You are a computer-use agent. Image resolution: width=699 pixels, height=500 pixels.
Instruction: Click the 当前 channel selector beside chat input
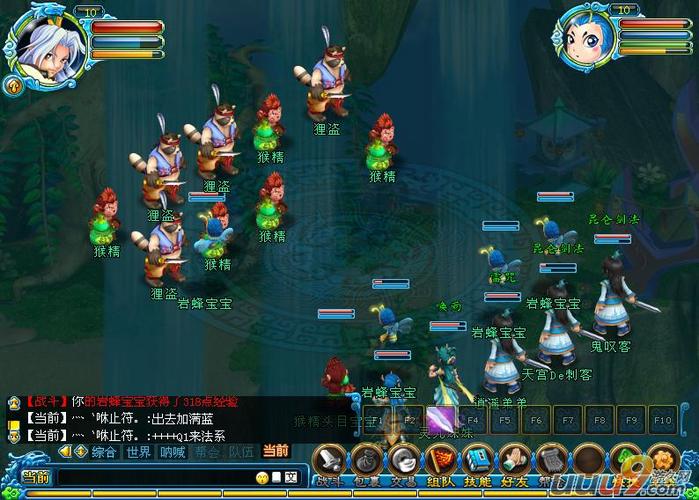point(36,478)
